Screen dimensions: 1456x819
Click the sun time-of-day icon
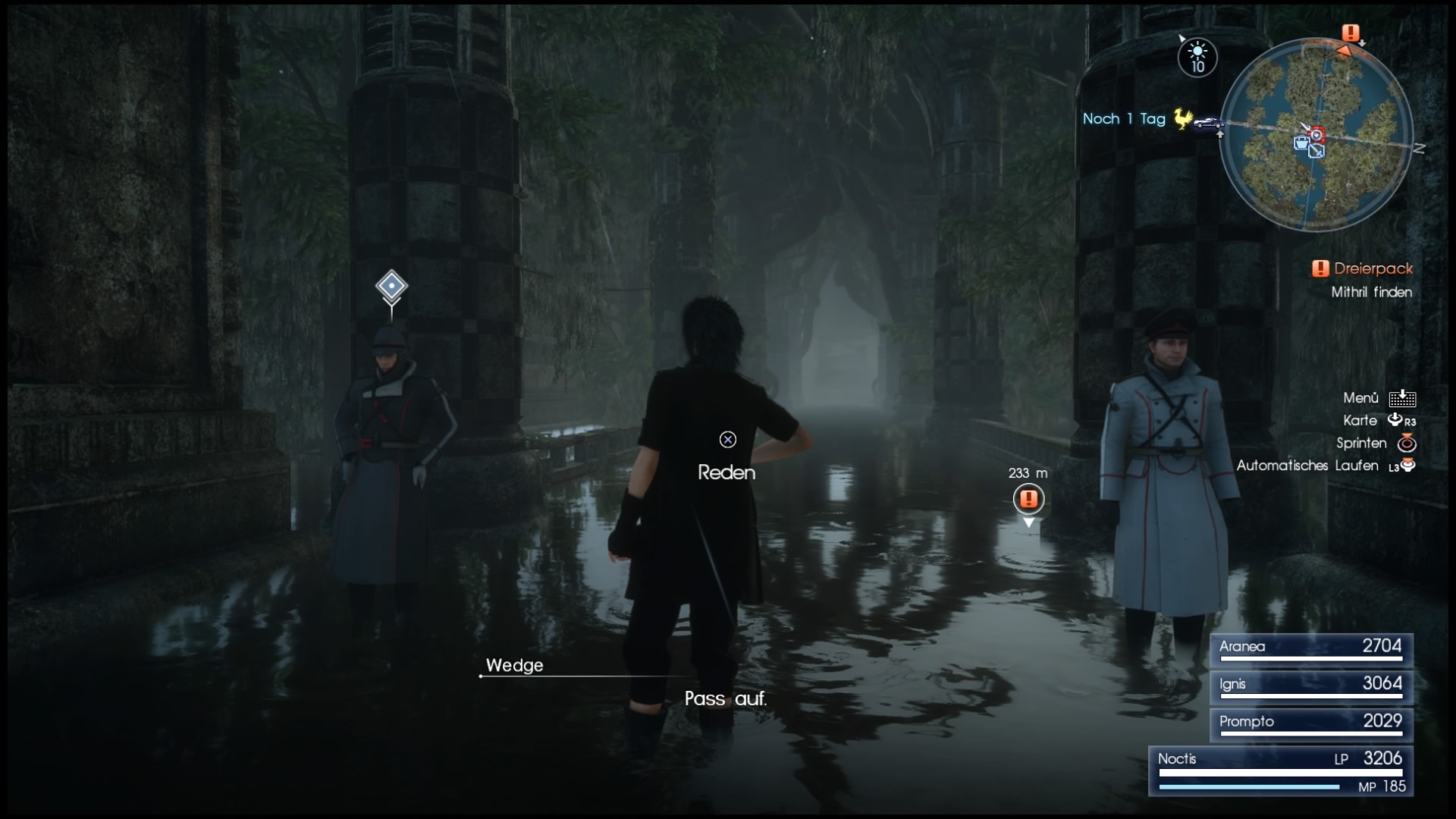coord(1197,57)
